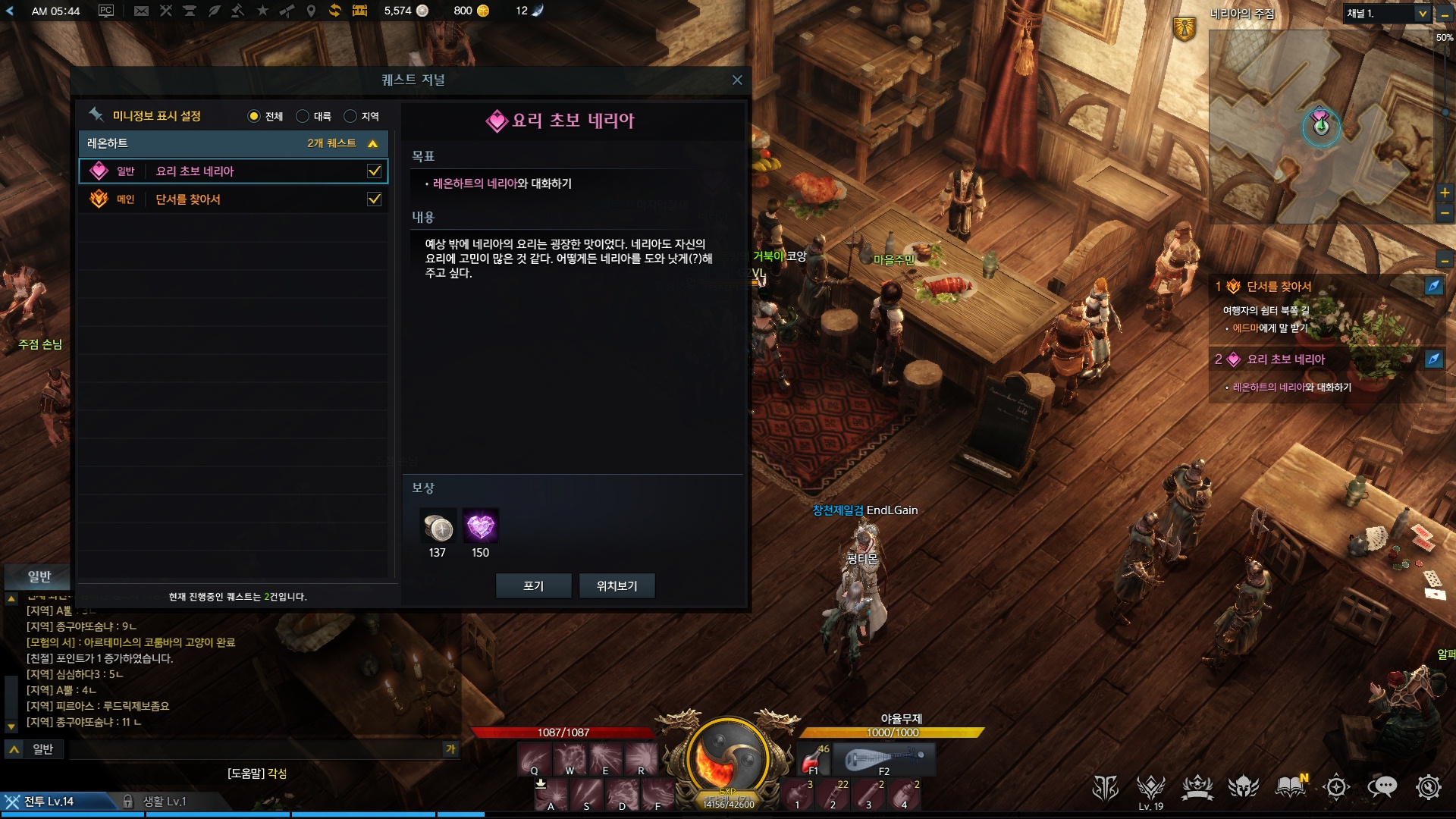
Task: Open the channel selection dropdown
Action: pos(1423,14)
